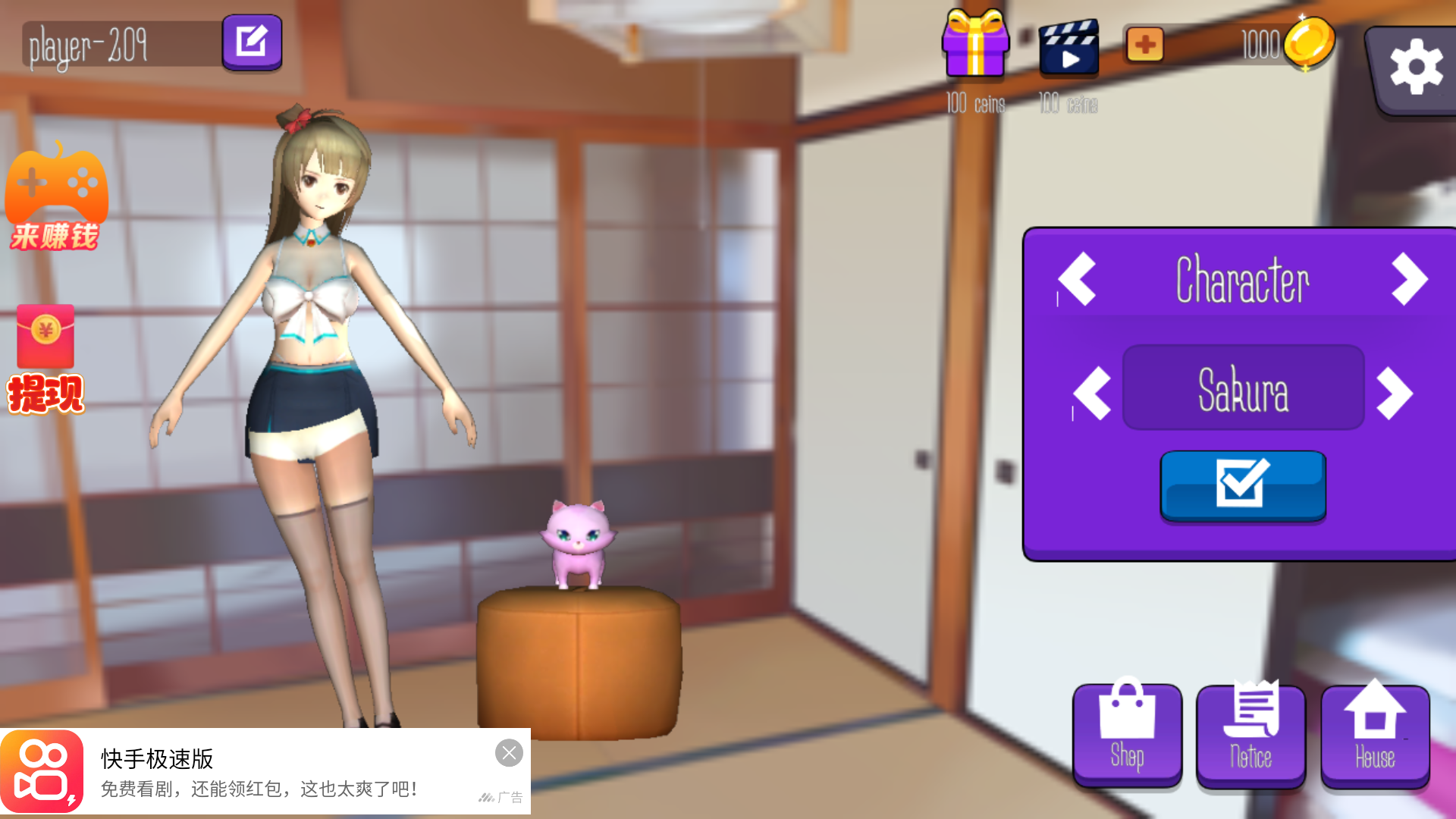The image size is (1456, 819).
Task: Go back to the previous character category
Action: [1077, 280]
